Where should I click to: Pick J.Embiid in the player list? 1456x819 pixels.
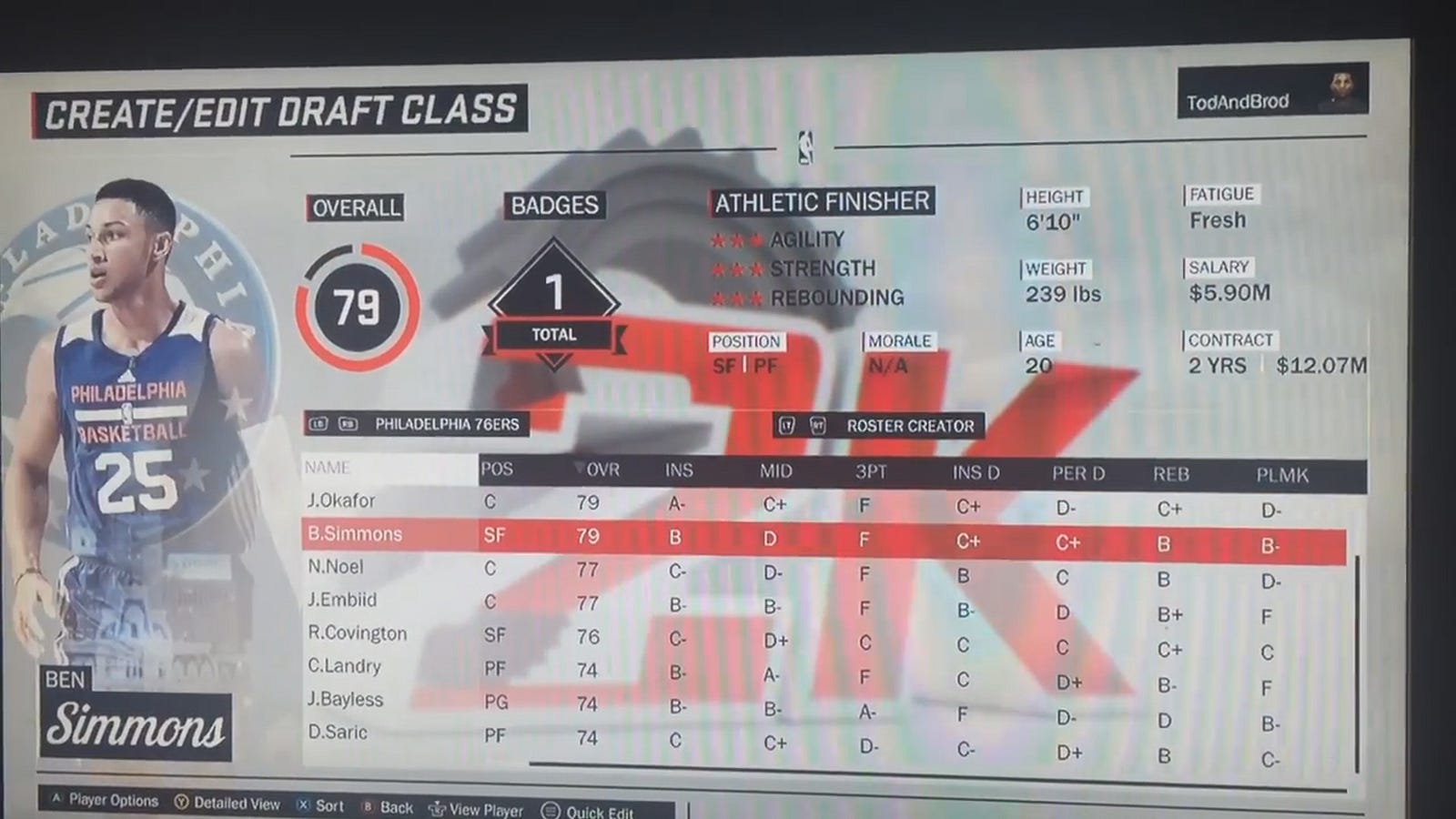pyautogui.click(x=342, y=600)
